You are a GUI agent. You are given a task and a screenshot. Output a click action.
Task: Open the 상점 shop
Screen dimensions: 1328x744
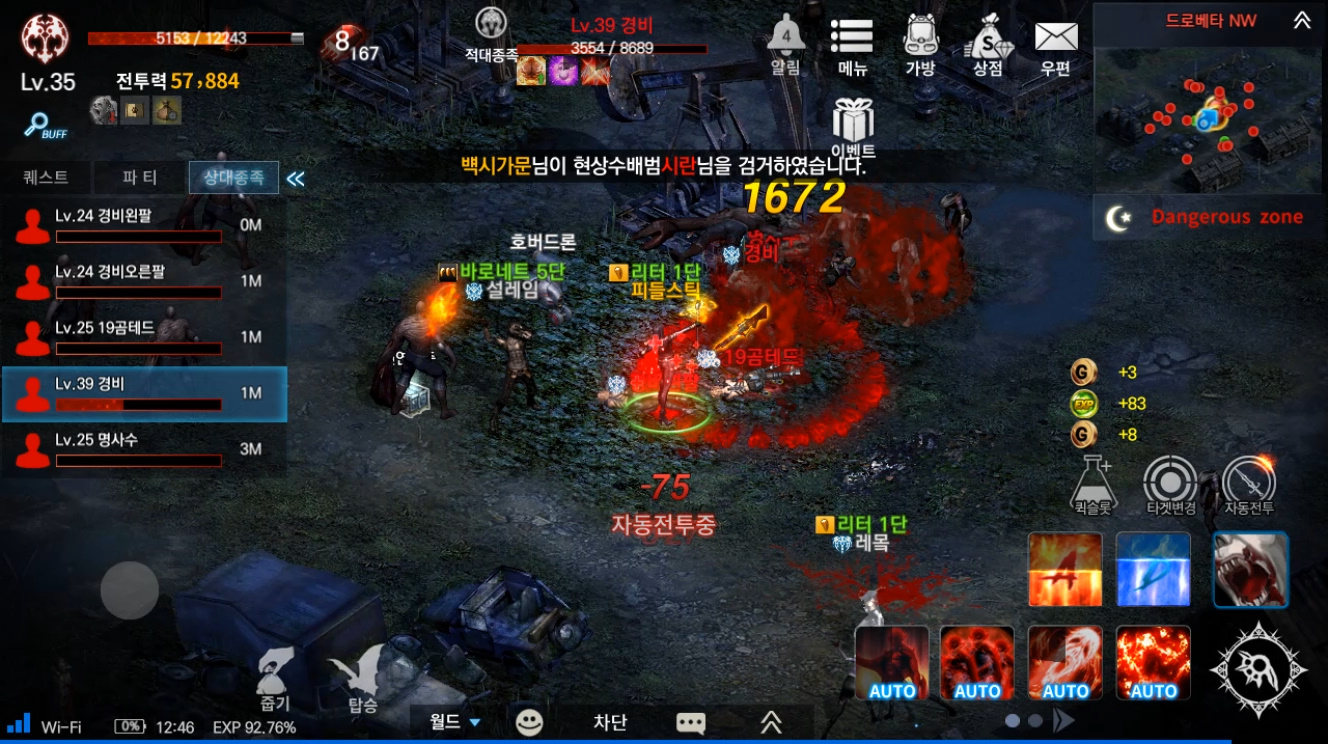coord(988,43)
